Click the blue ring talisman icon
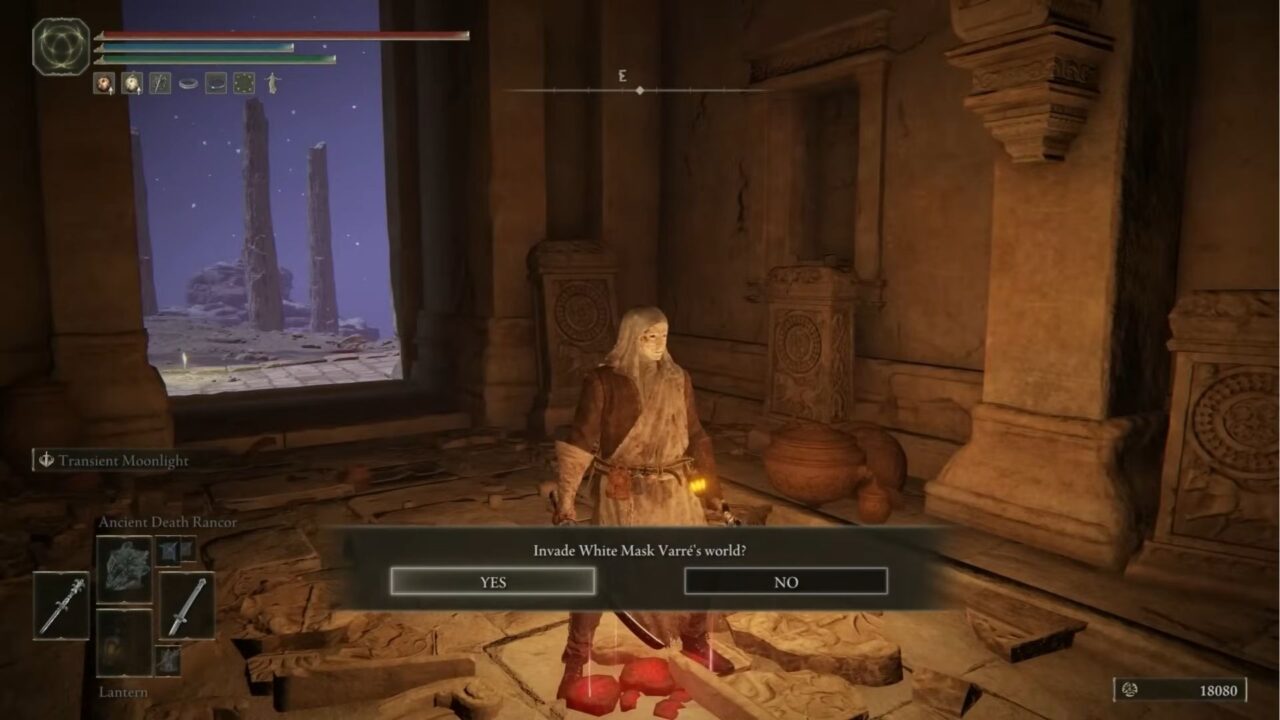1280x720 pixels. pos(187,83)
